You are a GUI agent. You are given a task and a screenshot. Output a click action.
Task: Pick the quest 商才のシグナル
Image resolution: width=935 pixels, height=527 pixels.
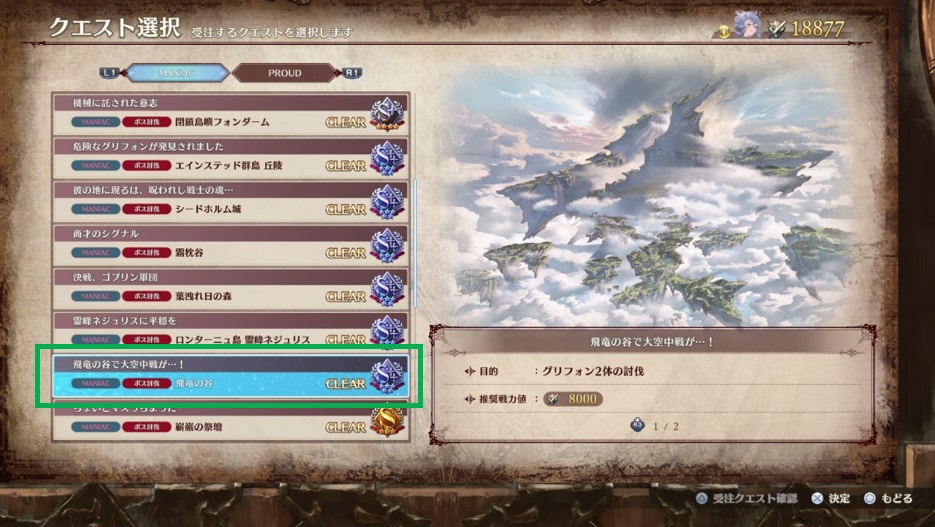point(230,243)
